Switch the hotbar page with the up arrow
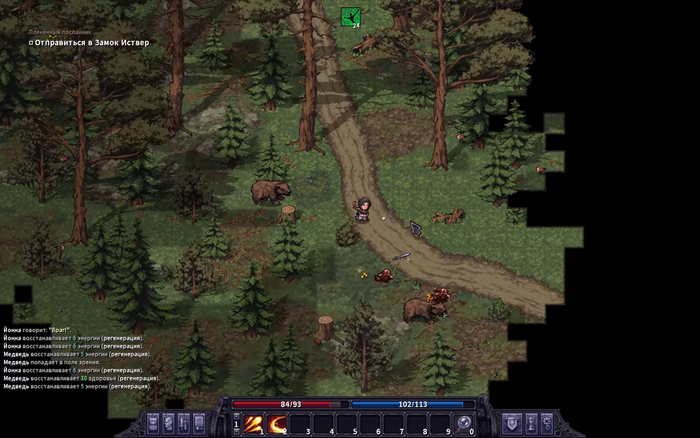This screenshot has width=700, height=438. click(237, 416)
